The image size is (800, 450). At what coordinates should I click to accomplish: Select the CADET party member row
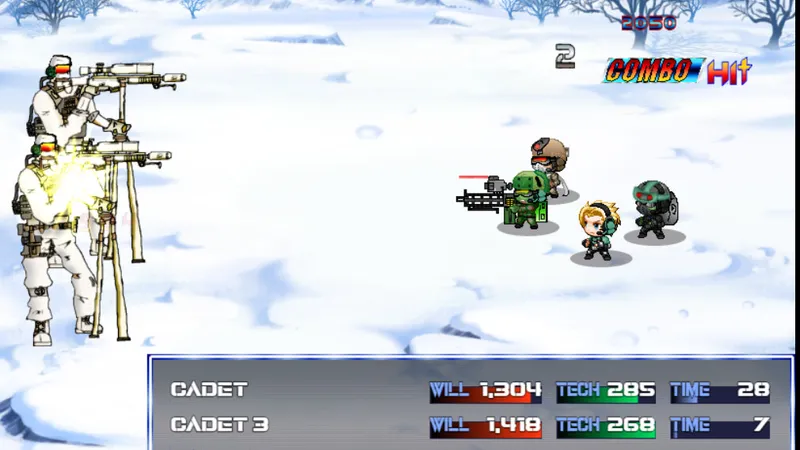209,390
